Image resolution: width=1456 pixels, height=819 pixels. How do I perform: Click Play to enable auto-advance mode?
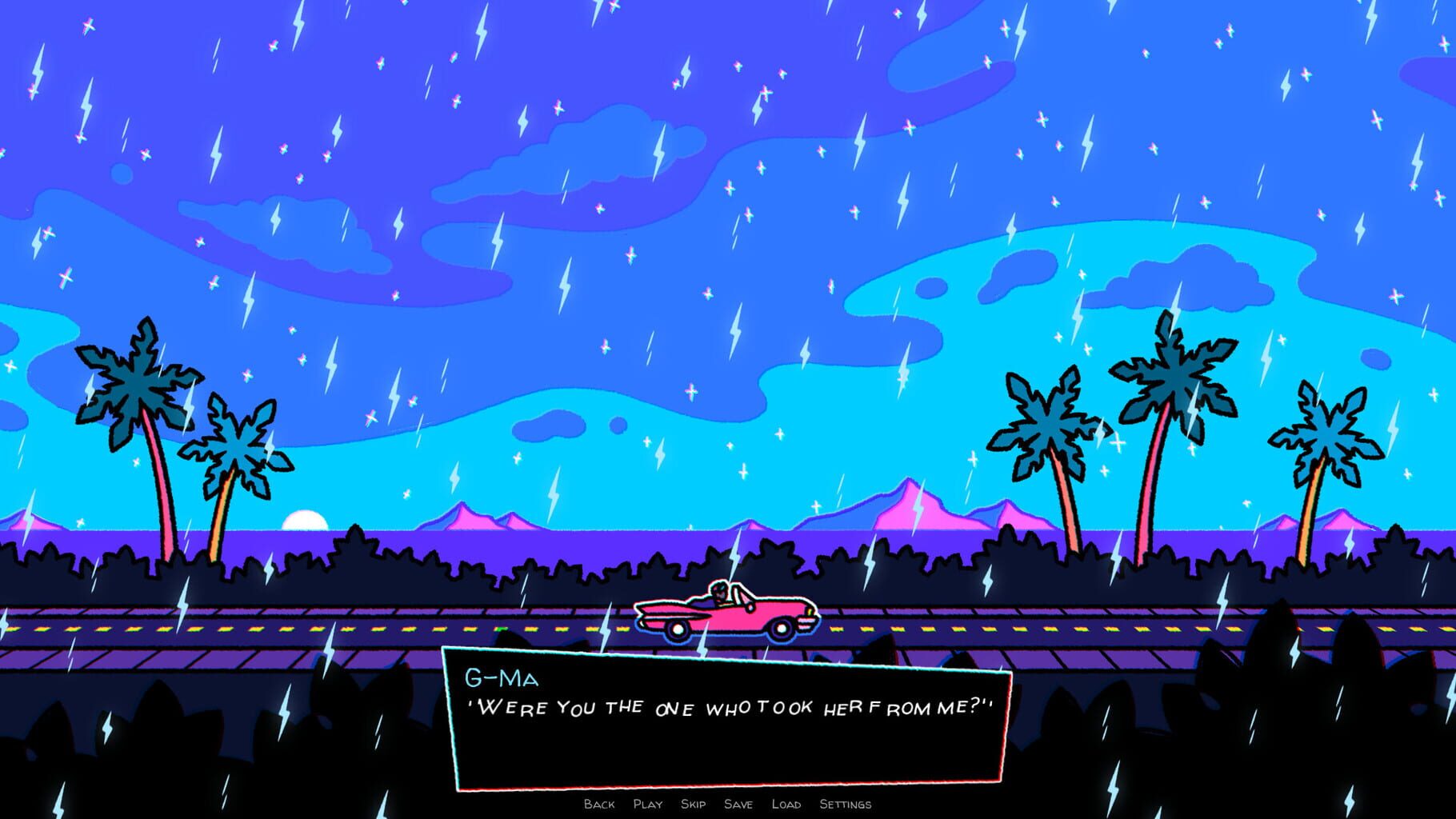click(649, 805)
